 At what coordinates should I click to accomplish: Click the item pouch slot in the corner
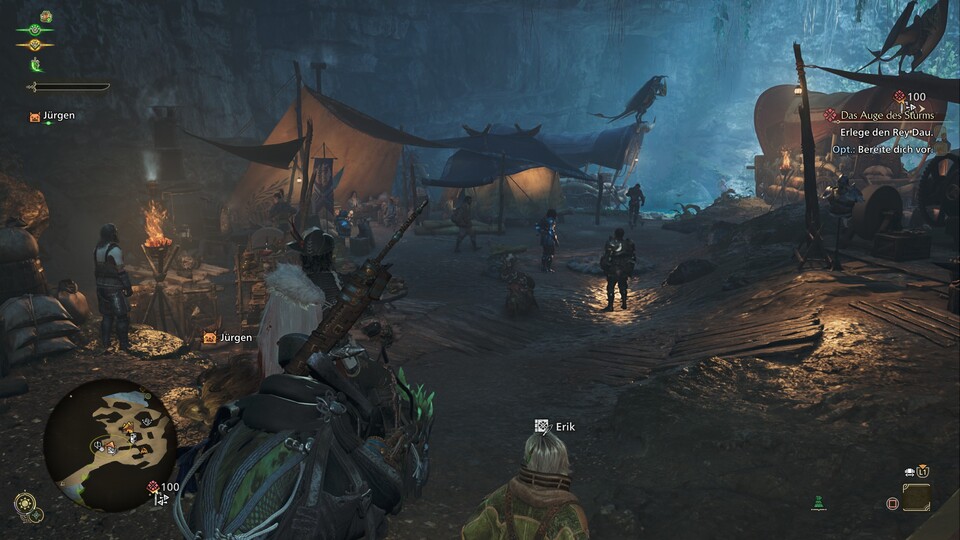[916, 497]
